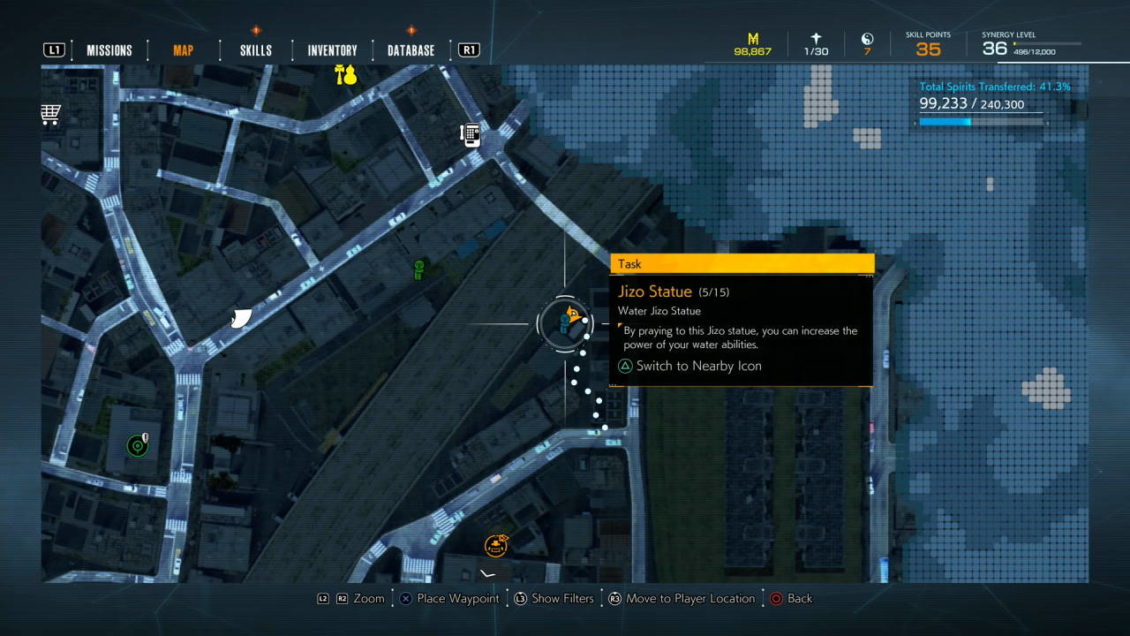This screenshot has width=1130, height=636.
Task: Go to the Database tab
Action: click(x=411, y=50)
